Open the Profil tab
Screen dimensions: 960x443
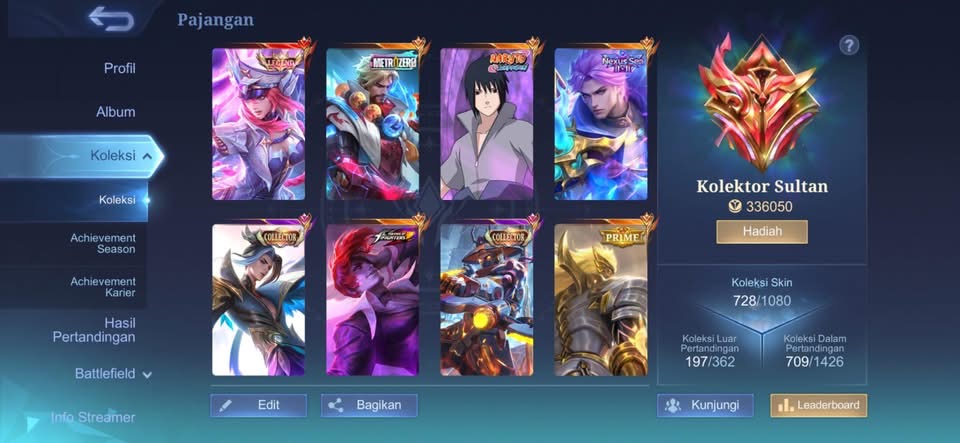pos(119,68)
